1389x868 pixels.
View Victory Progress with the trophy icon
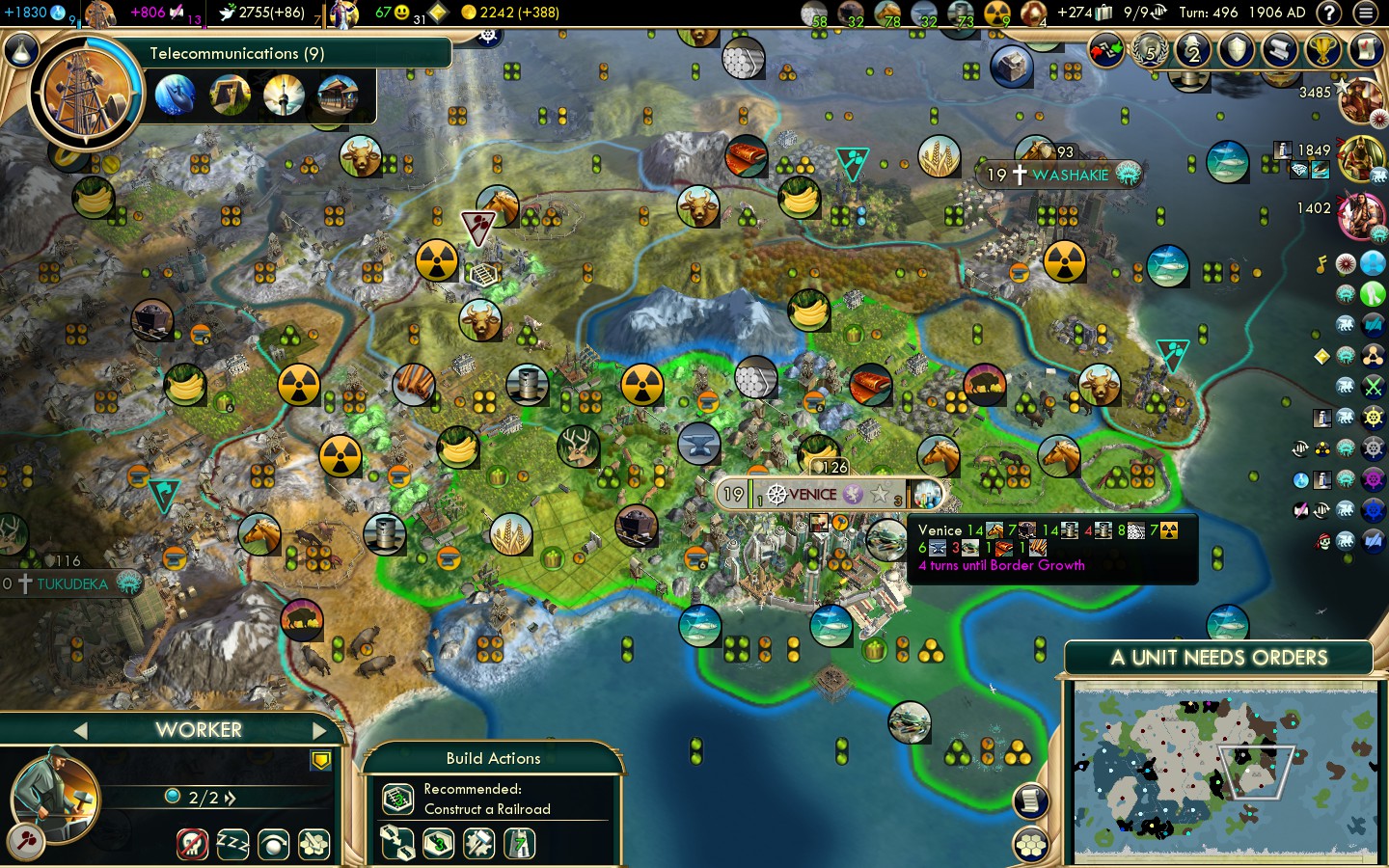coord(1323,50)
